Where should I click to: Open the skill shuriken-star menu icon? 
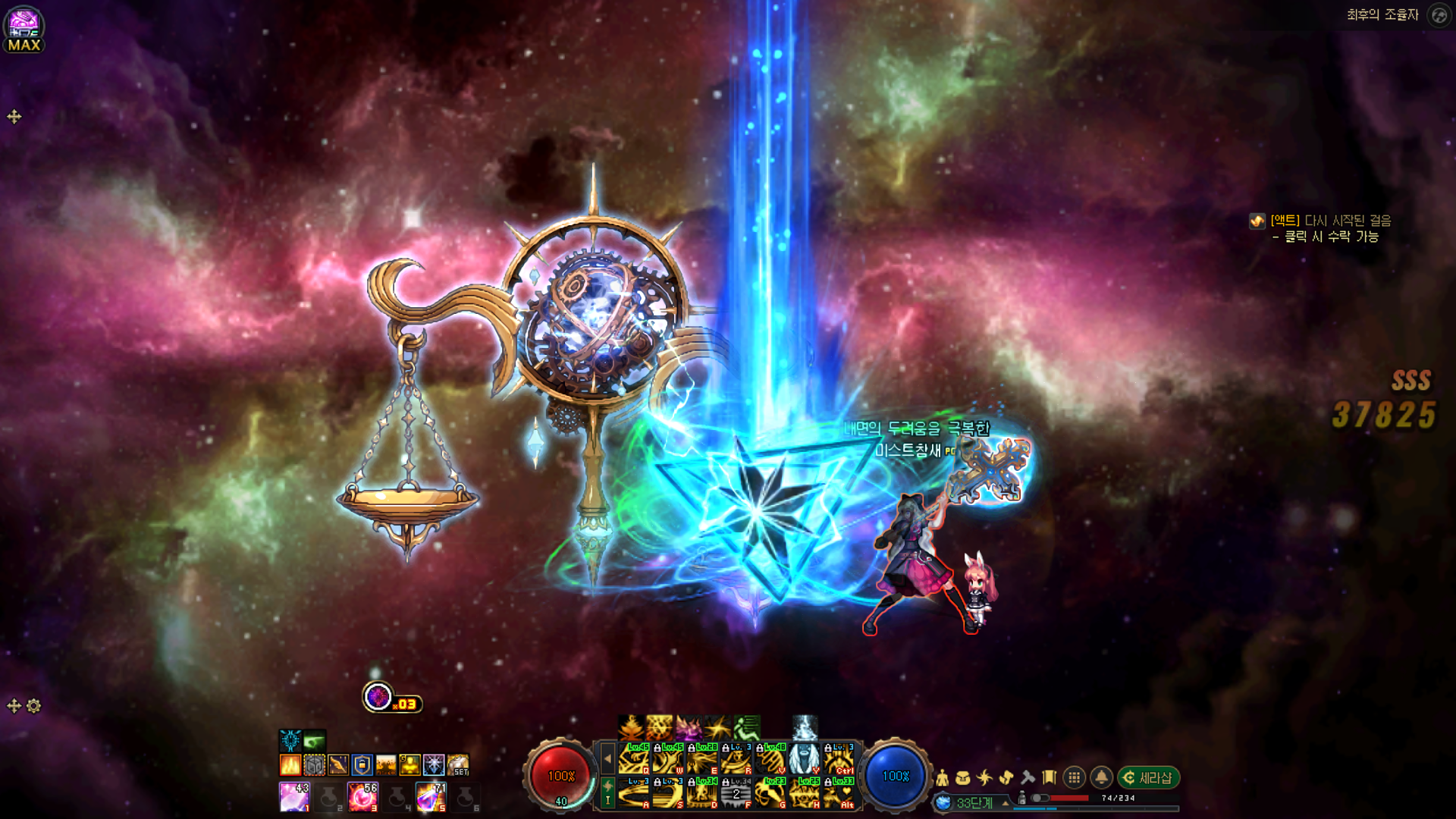pyautogui.click(x=984, y=778)
